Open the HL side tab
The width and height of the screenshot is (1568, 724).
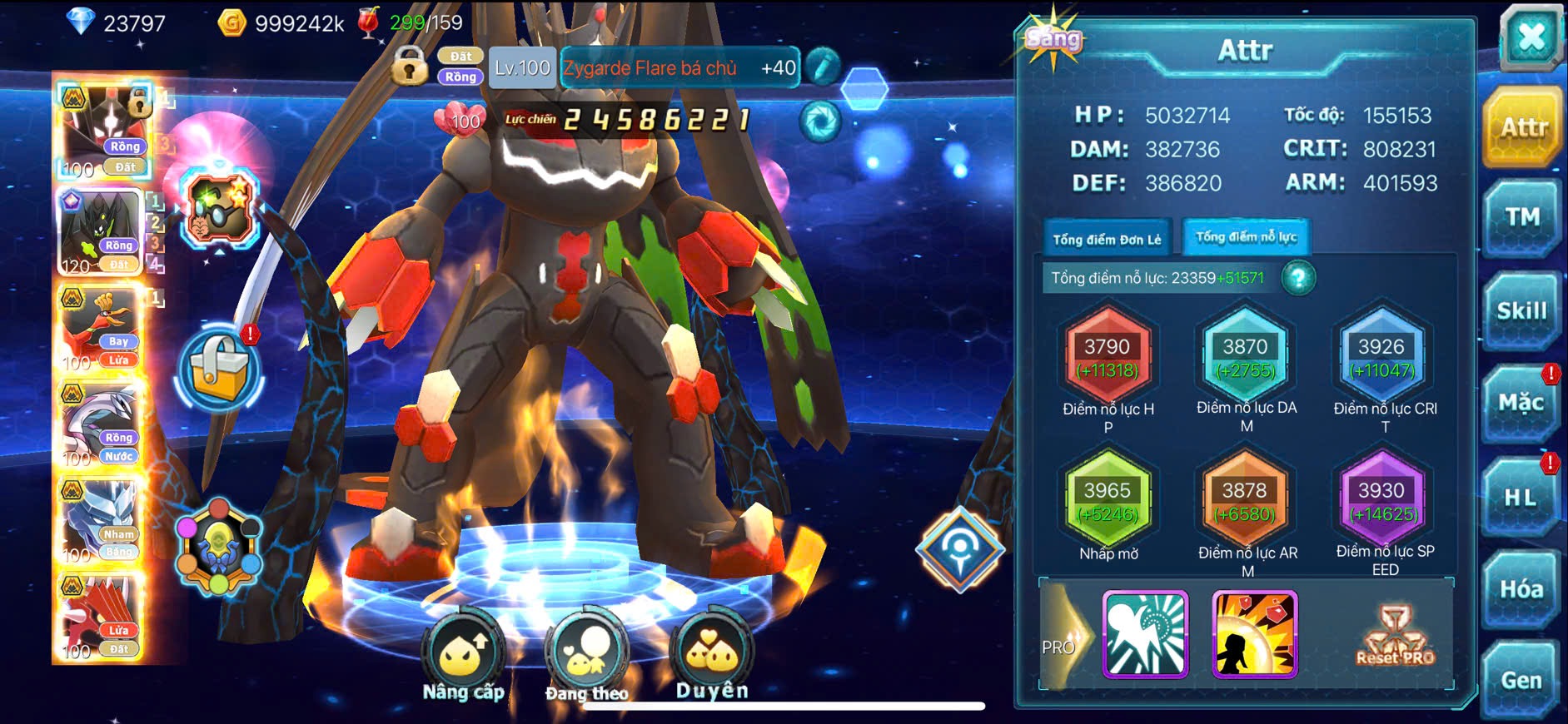[x=1521, y=498]
